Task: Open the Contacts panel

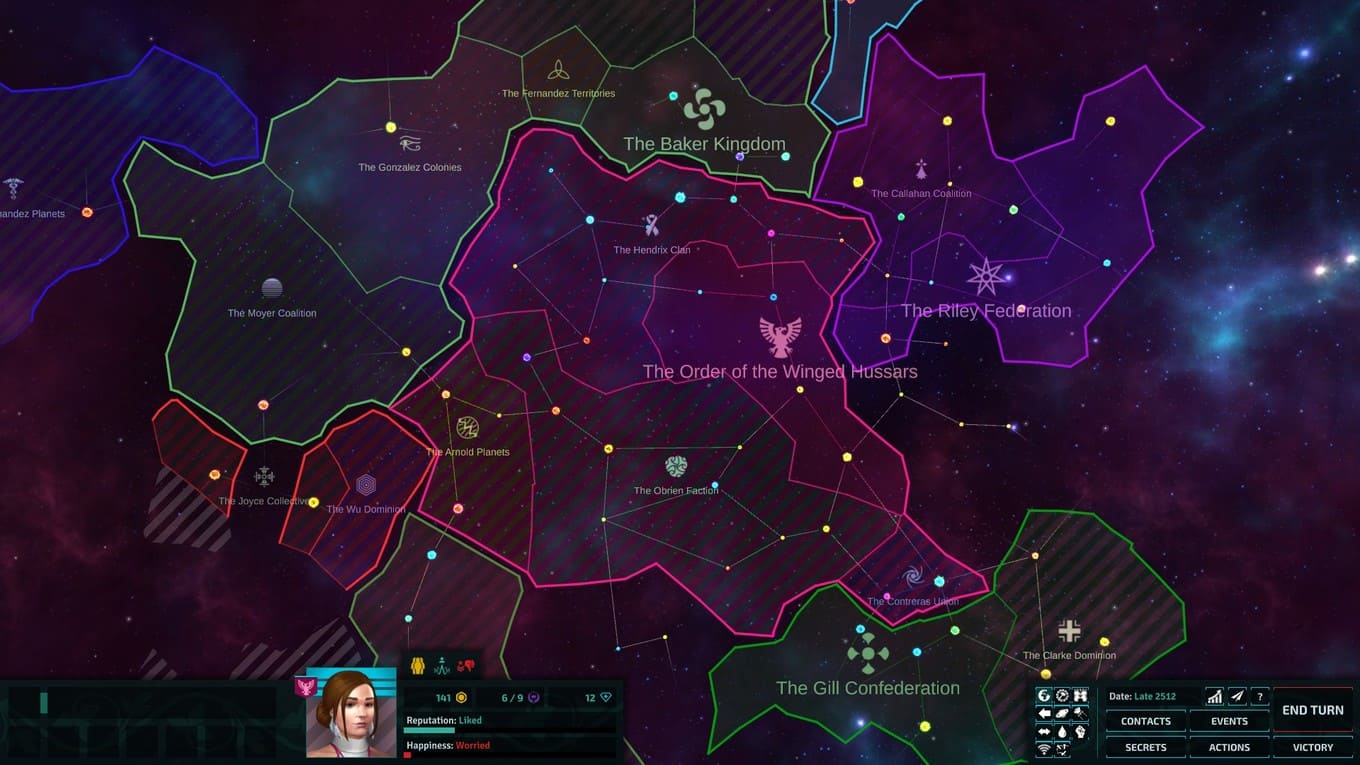Action: click(x=1145, y=721)
